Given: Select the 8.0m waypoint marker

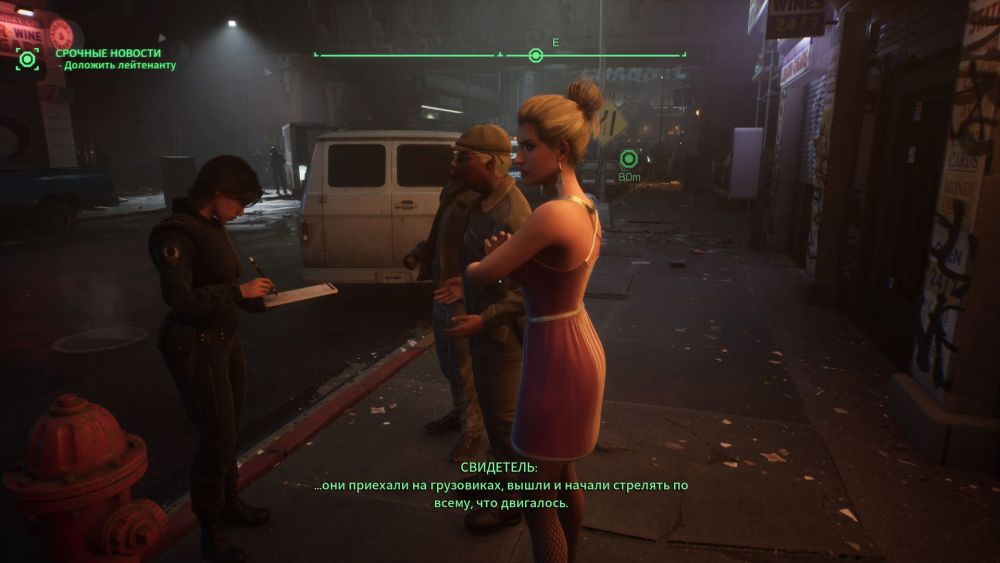Looking at the screenshot, I should (x=628, y=158).
